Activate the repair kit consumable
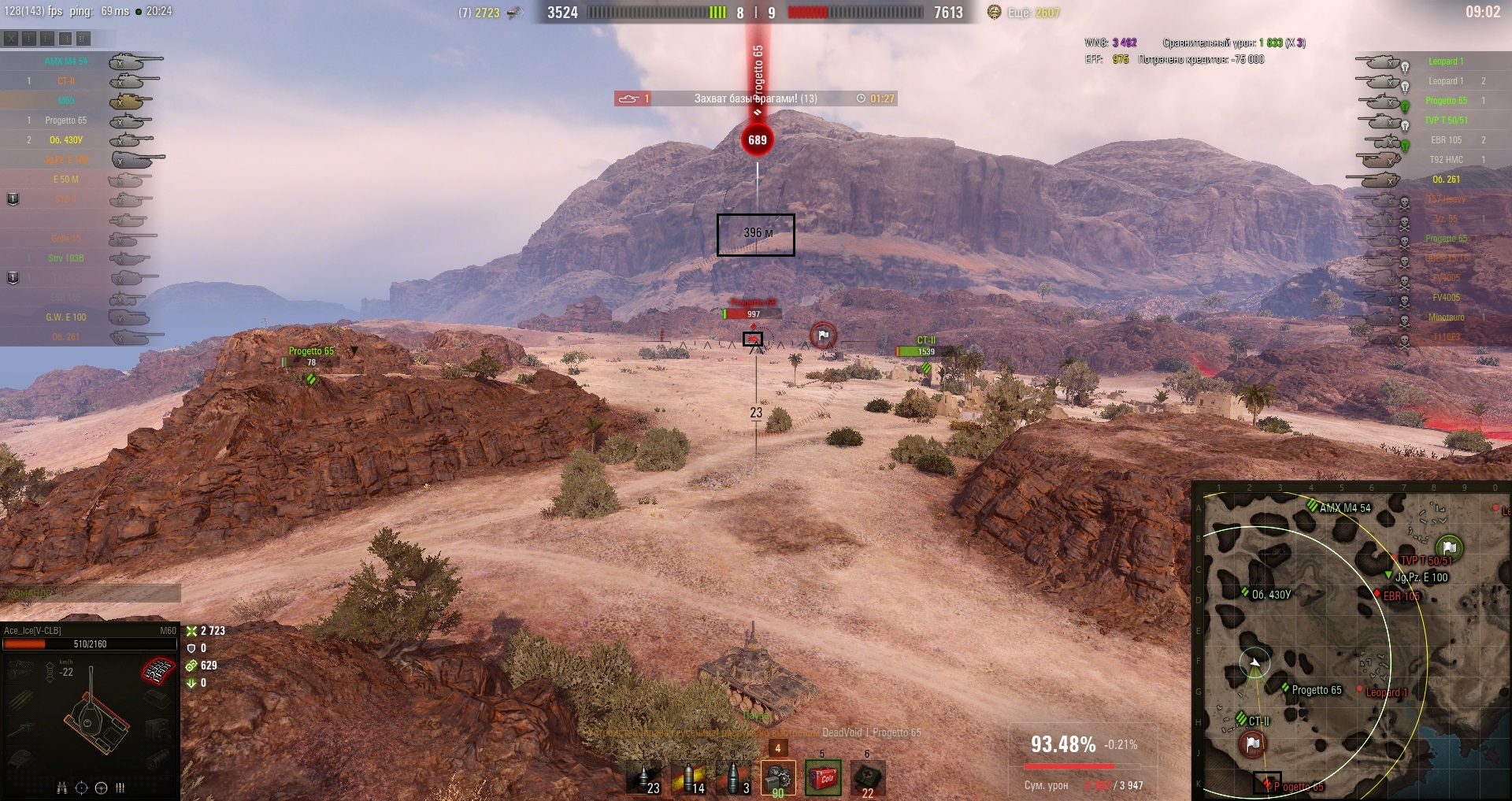1512x801 pixels. pyautogui.click(x=778, y=778)
